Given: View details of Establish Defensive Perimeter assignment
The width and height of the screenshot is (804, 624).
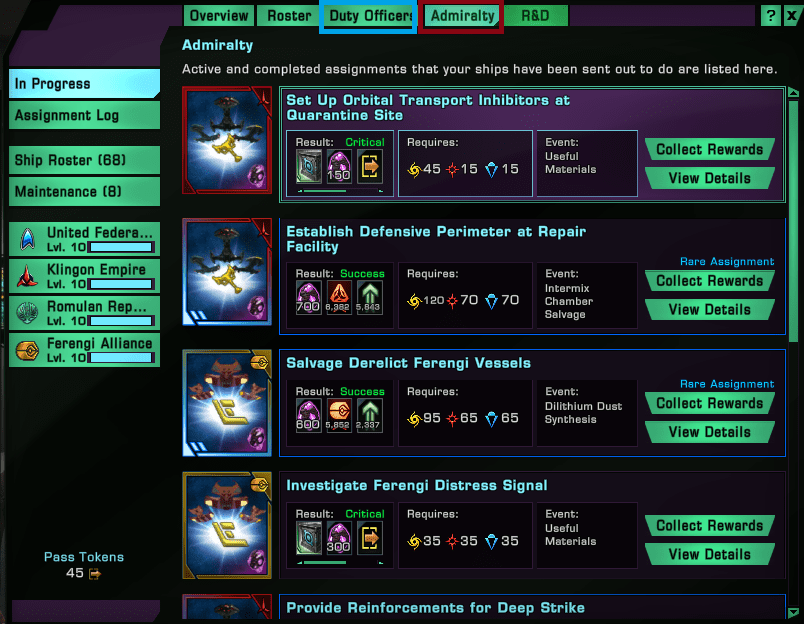Looking at the screenshot, I should pyautogui.click(x=710, y=310).
